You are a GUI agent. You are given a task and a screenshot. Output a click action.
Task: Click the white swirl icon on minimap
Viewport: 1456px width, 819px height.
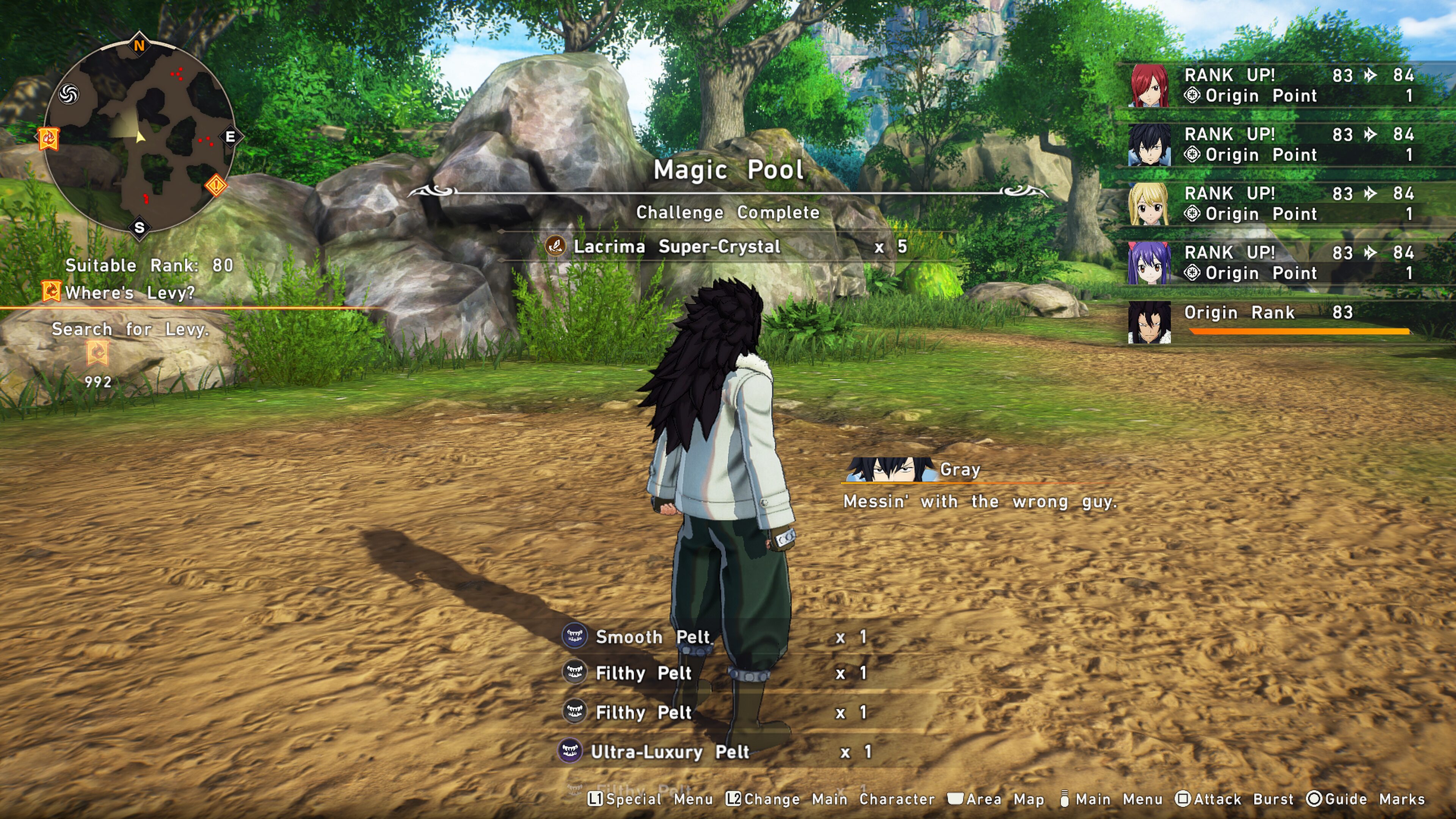coord(68,94)
